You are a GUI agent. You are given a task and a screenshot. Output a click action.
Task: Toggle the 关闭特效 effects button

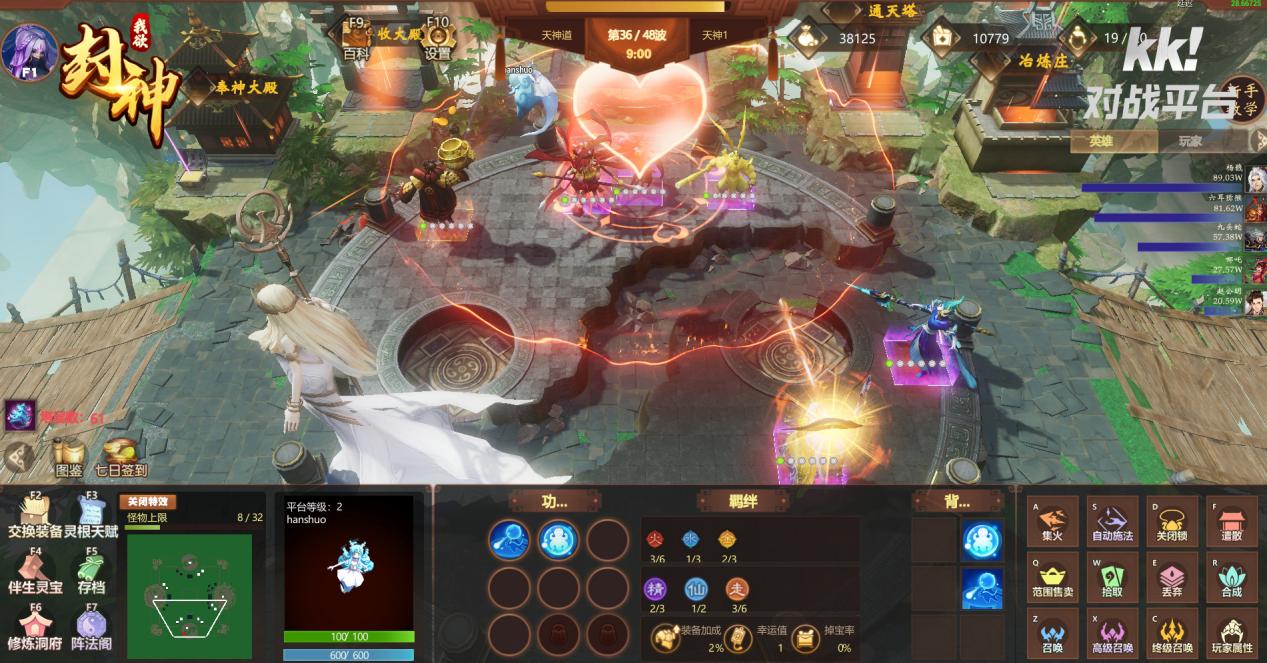click(x=147, y=501)
